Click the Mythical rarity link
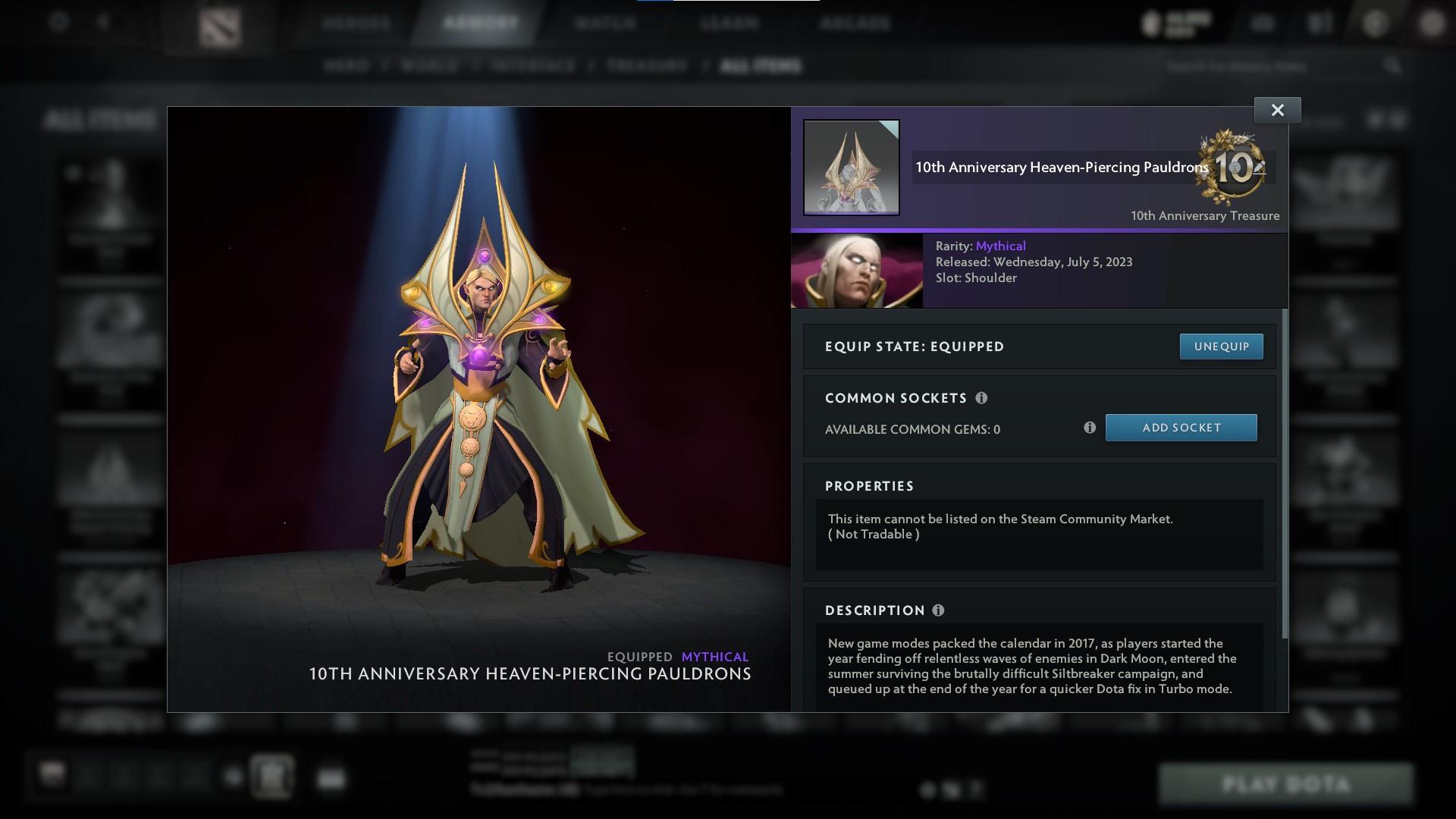 pyautogui.click(x=1001, y=246)
